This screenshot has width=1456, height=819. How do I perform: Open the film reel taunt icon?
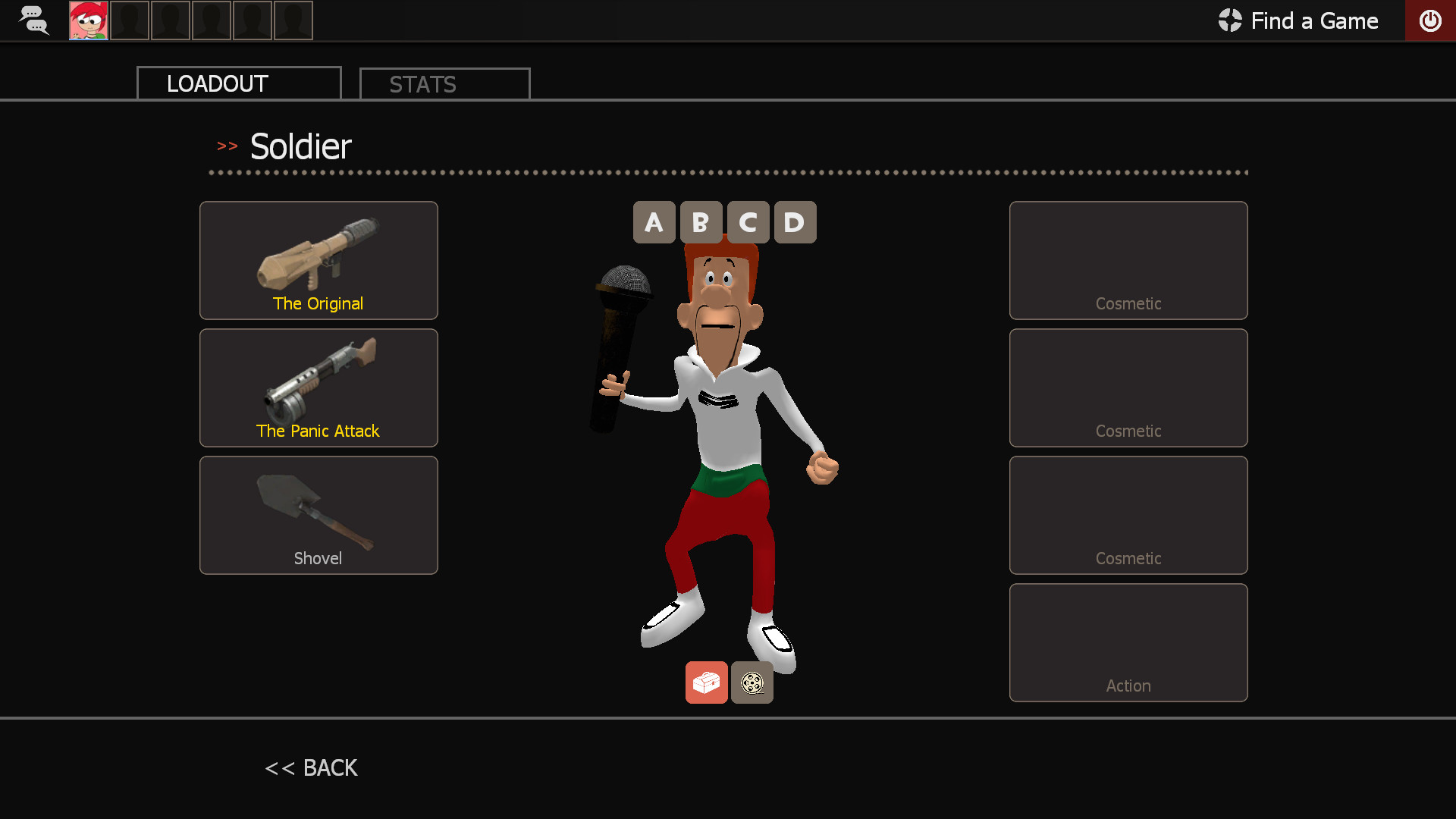pyautogui.click(x=752, y=682)
